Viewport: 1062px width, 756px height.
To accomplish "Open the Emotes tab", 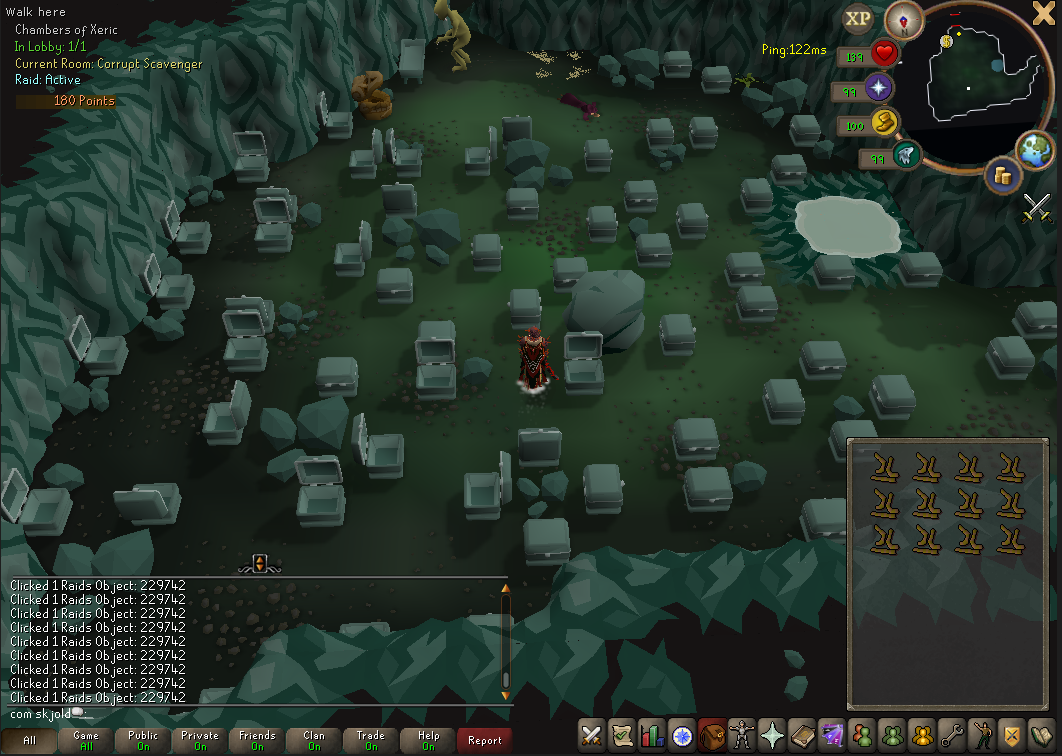I will (981, 735).
